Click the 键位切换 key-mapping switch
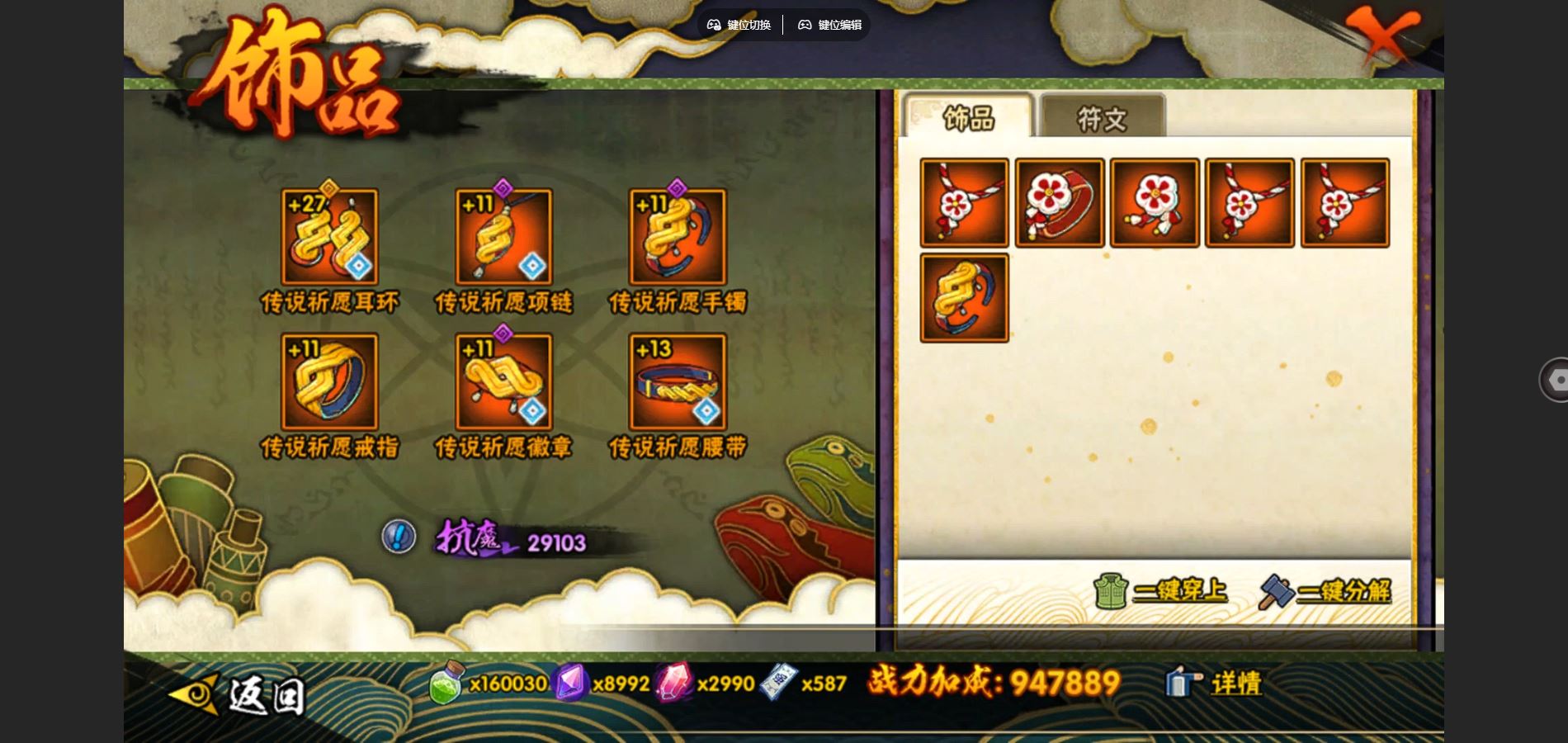 click(739, 25)
